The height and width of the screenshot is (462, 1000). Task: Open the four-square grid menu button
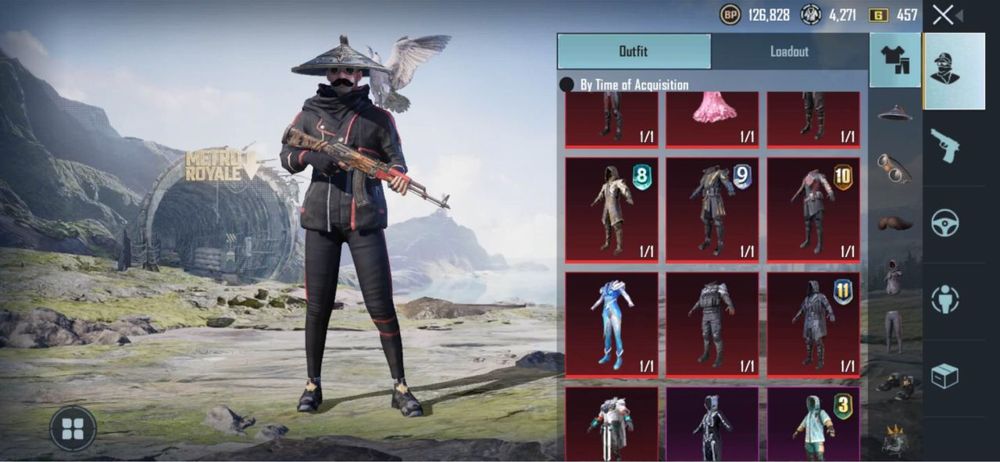tap(73, 428)
